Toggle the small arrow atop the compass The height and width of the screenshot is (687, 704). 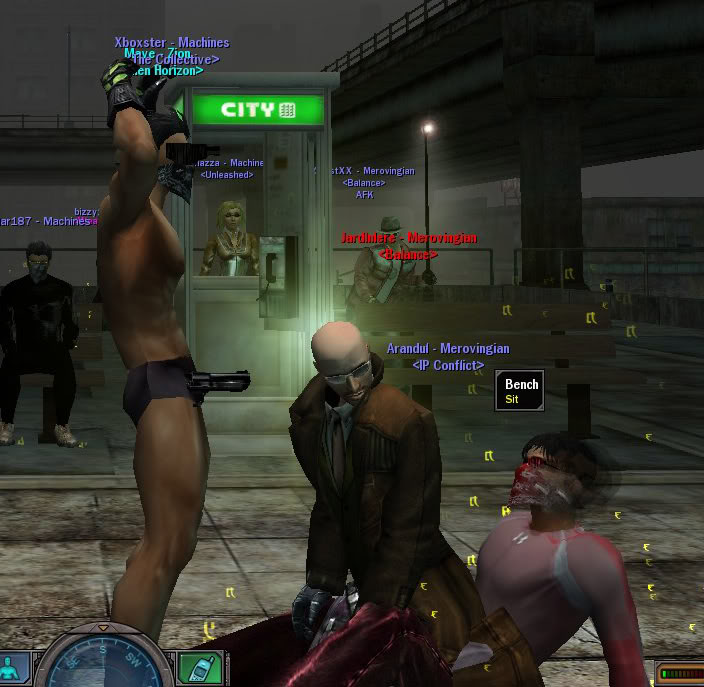103,627
